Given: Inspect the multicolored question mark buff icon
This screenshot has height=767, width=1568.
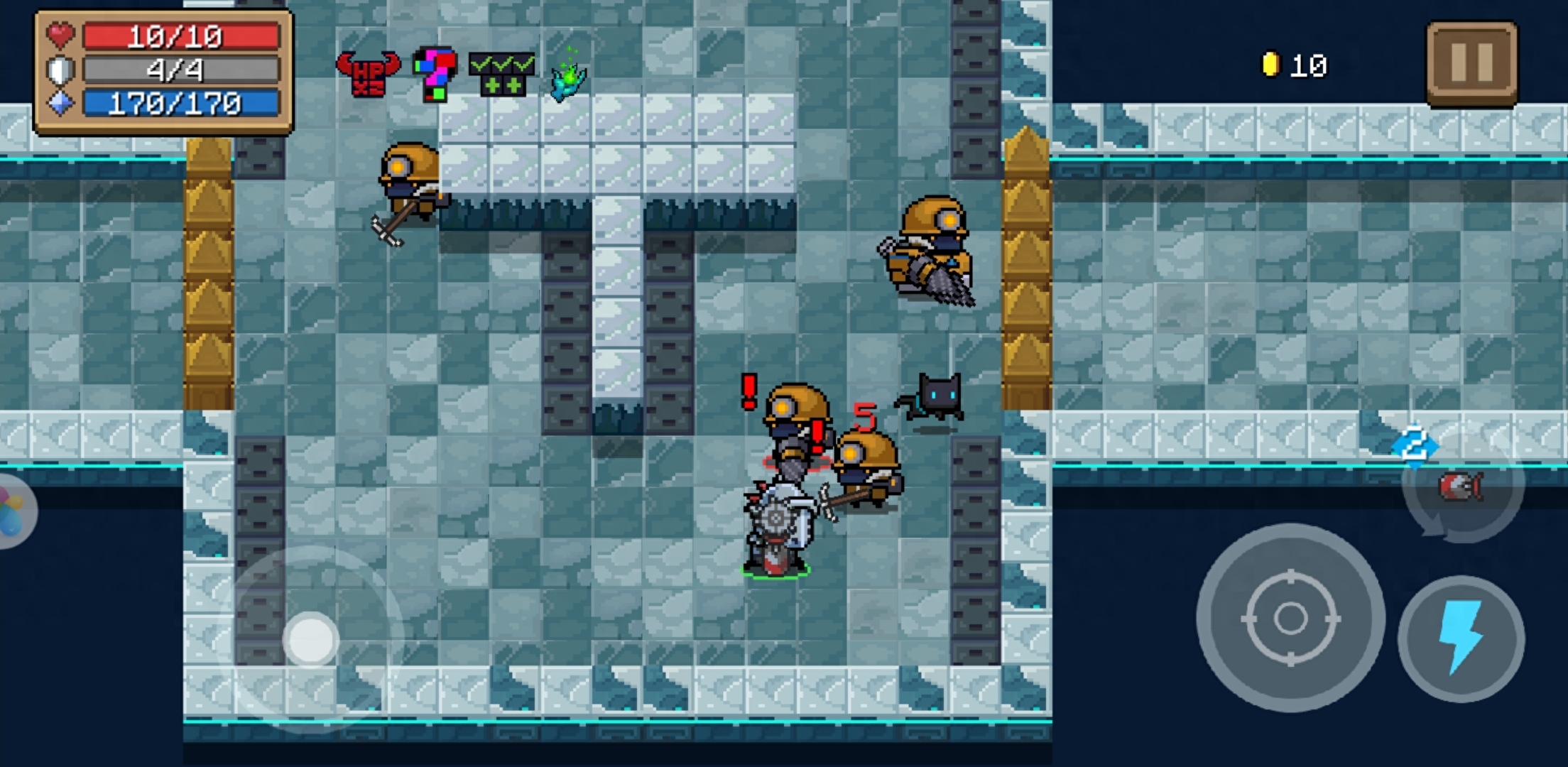Looking at the screenshot, I should pyautogui.click(x=435, y=73).
